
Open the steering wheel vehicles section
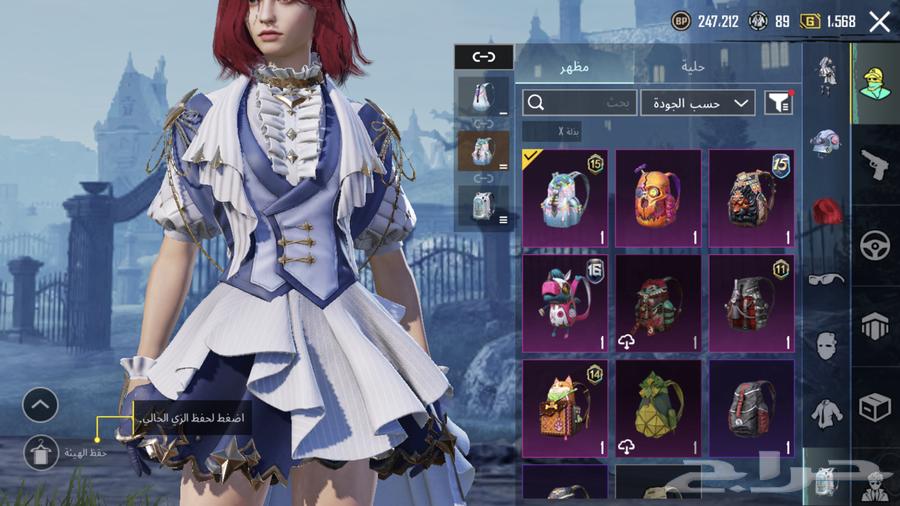point(876,245)
